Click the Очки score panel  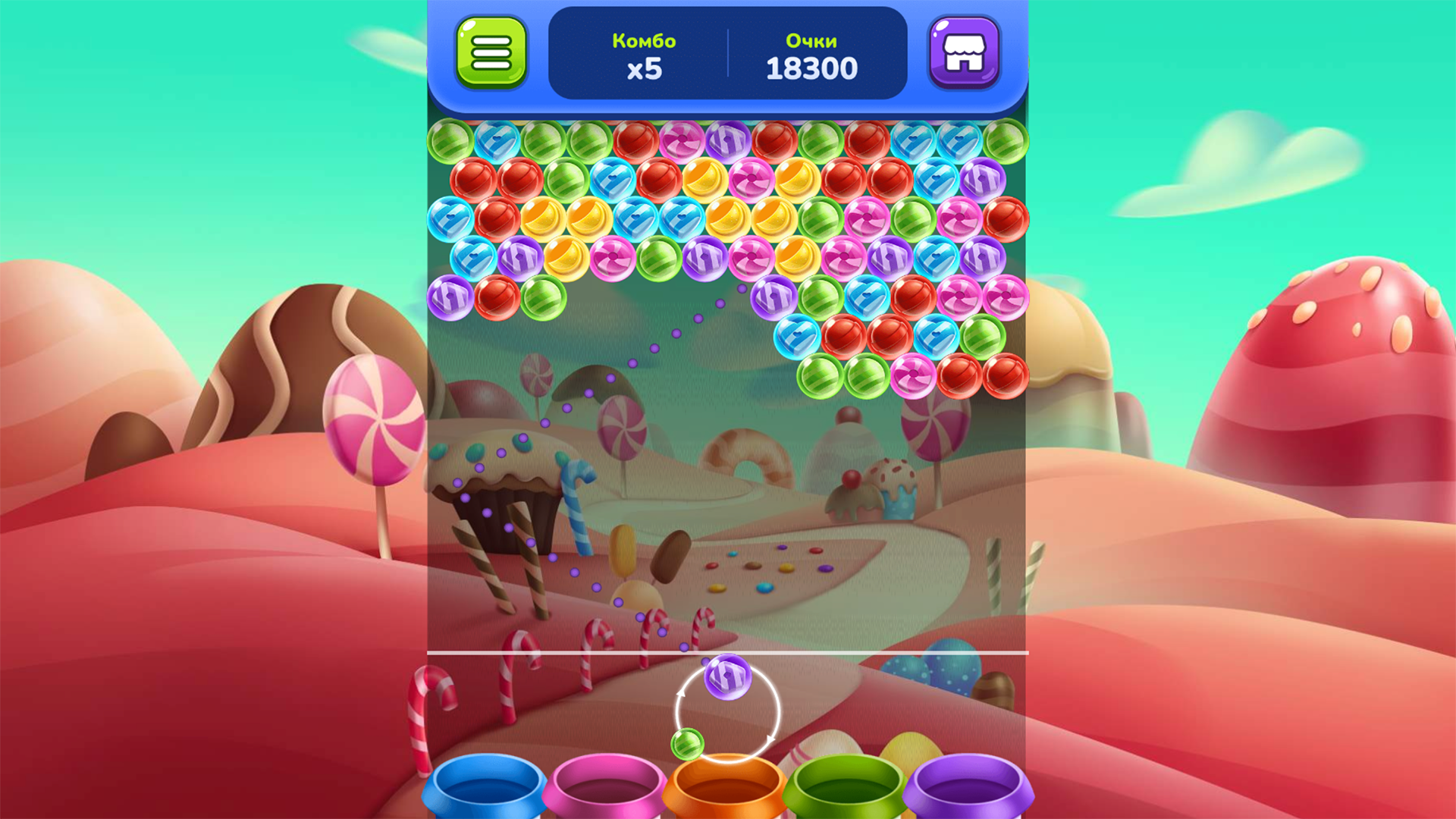[x=811, y=55]
